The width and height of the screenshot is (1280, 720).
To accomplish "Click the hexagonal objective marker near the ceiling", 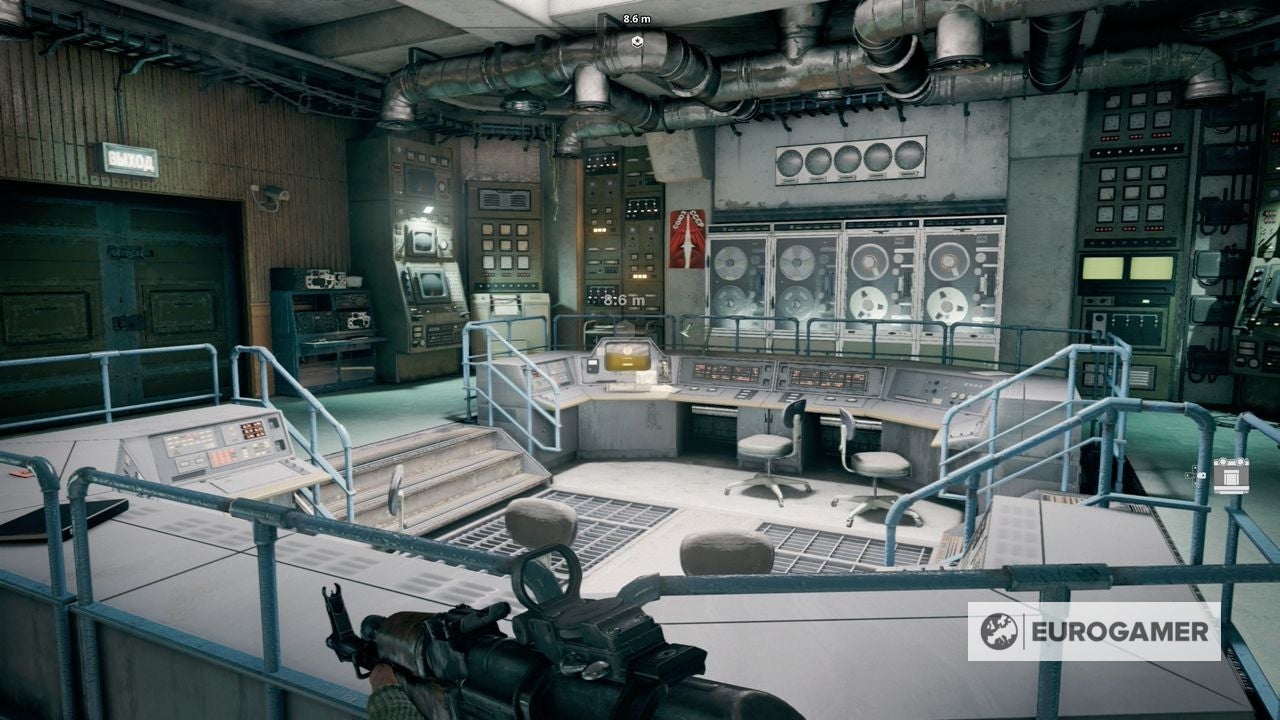I will click(637, 42).
